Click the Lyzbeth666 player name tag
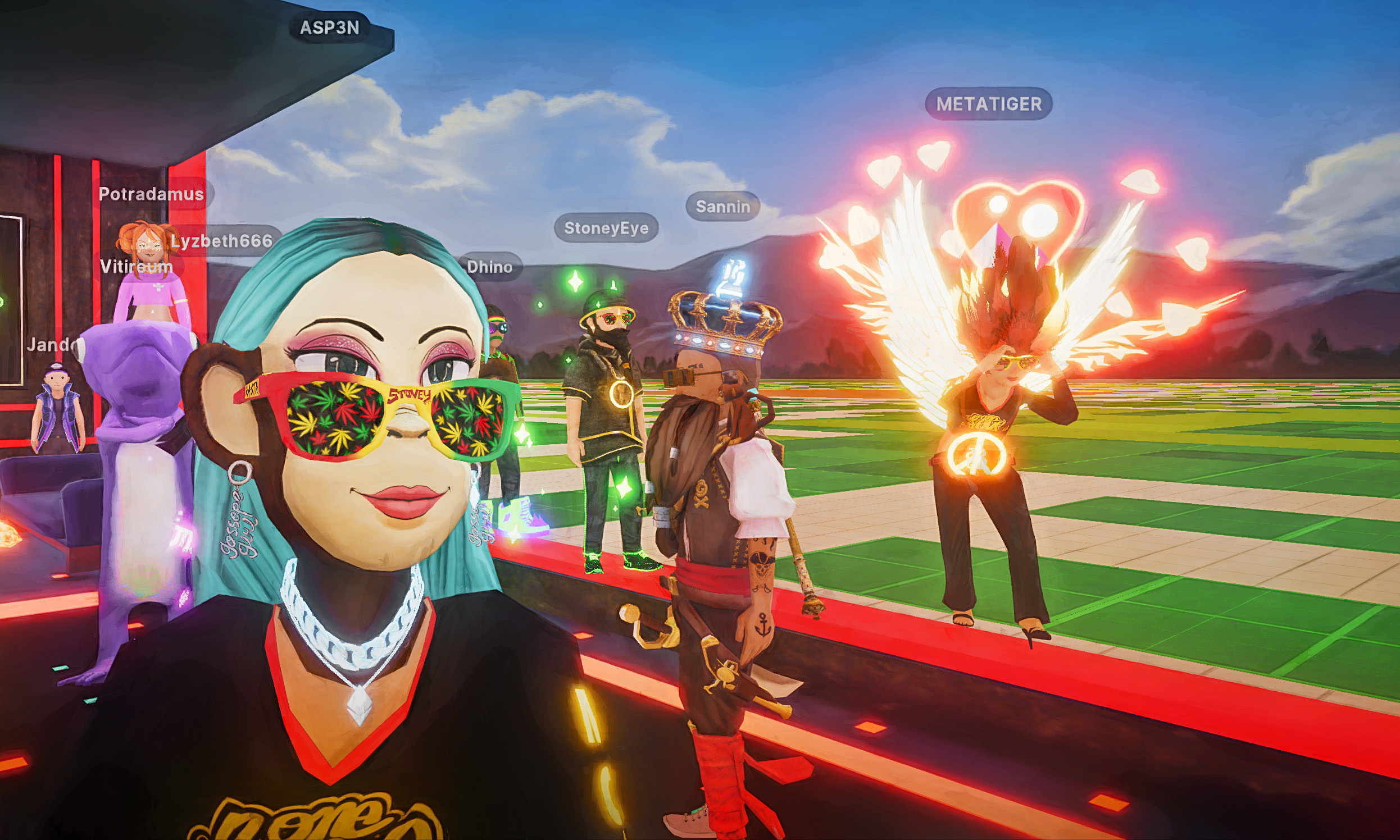This screenshot has height=840, width=1400. tap(222, 241)
